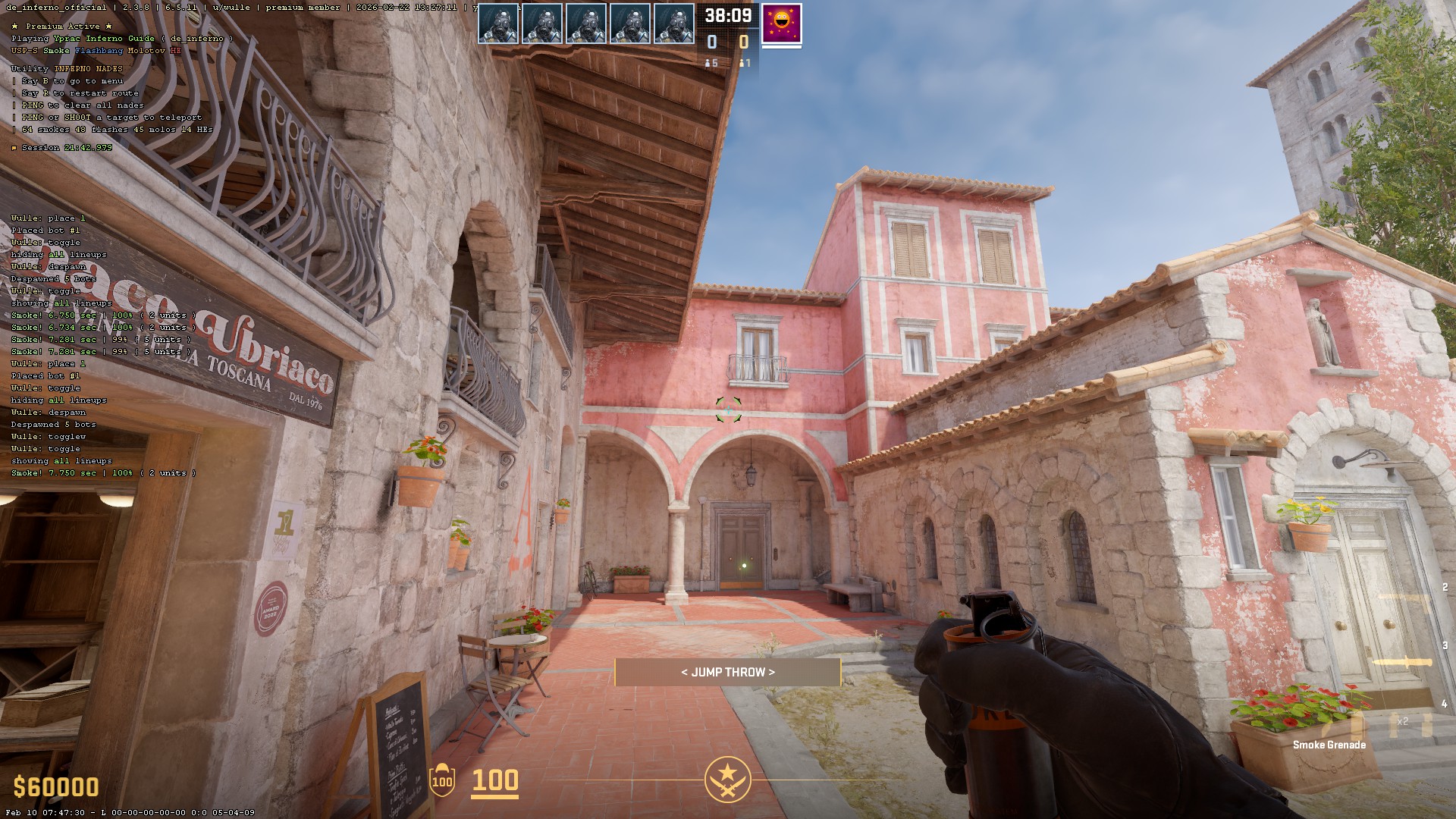The height and width of the screenshot is (819, 1456).
Task: Click the star icon beside Premium Active
Action: pyautogui.click(x=14, y=25)
